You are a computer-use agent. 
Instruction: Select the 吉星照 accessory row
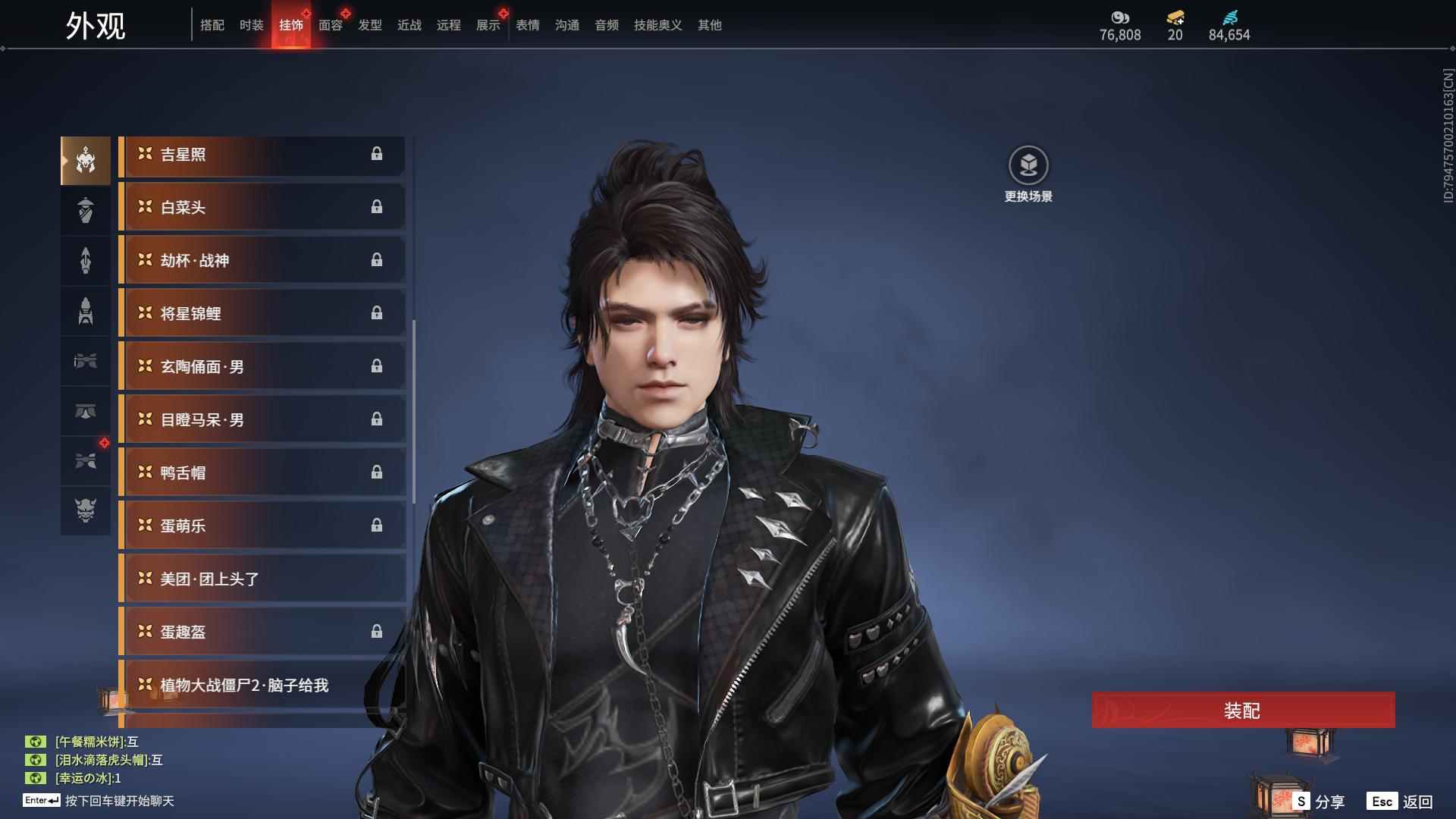click(262, 155)
